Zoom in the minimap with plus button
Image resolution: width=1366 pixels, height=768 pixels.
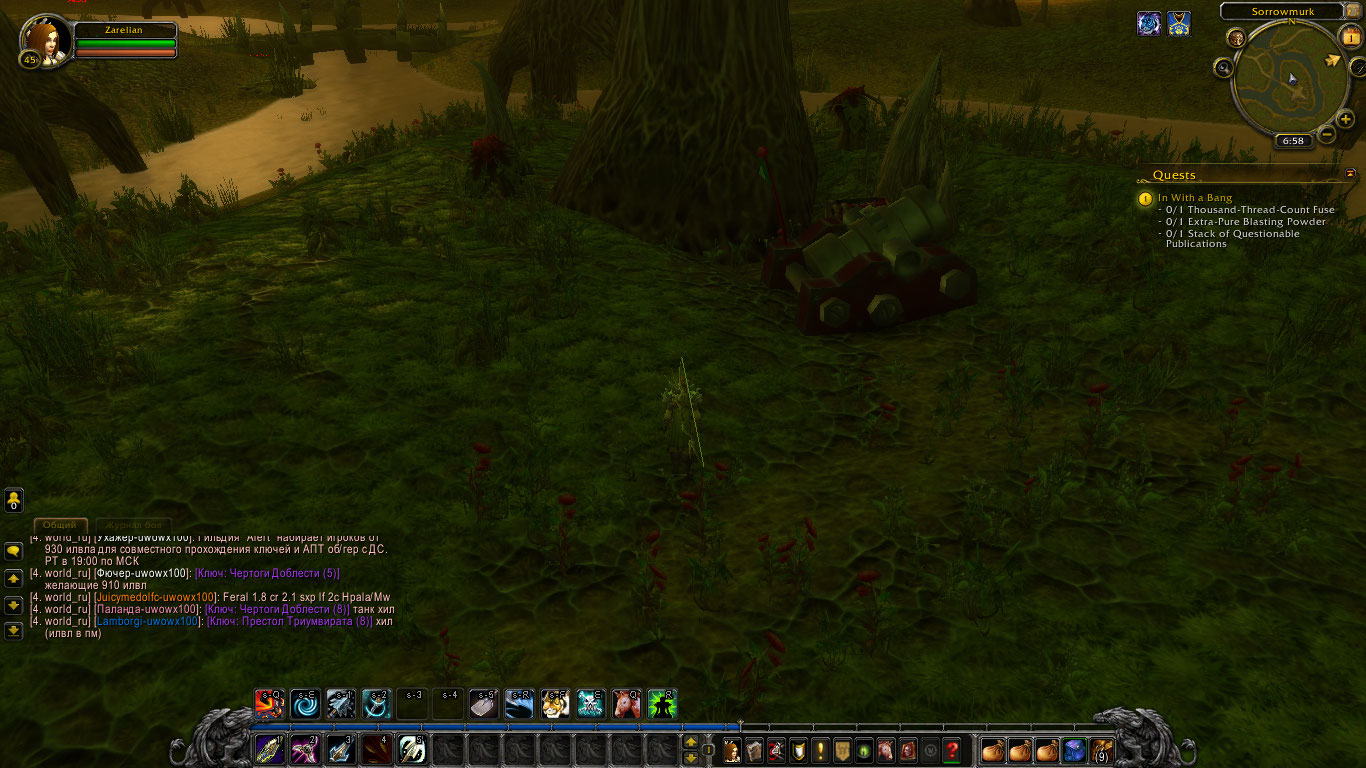[1346, 120]
